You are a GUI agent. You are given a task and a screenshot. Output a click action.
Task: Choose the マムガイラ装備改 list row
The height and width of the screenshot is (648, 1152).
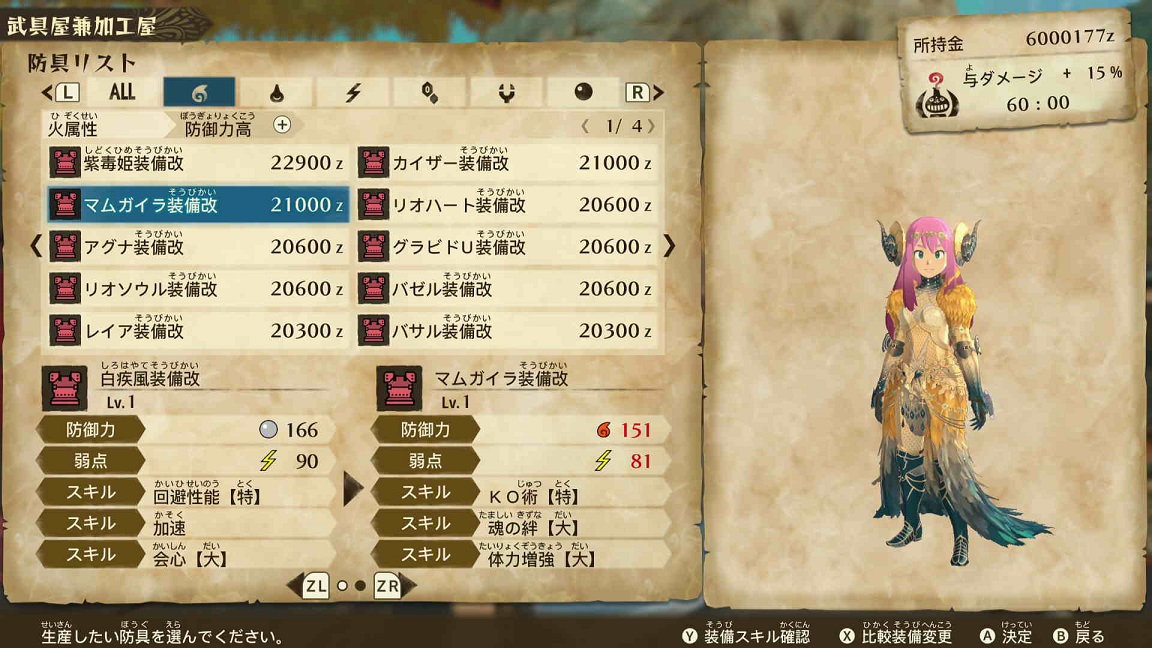click(x=198, y=204)
